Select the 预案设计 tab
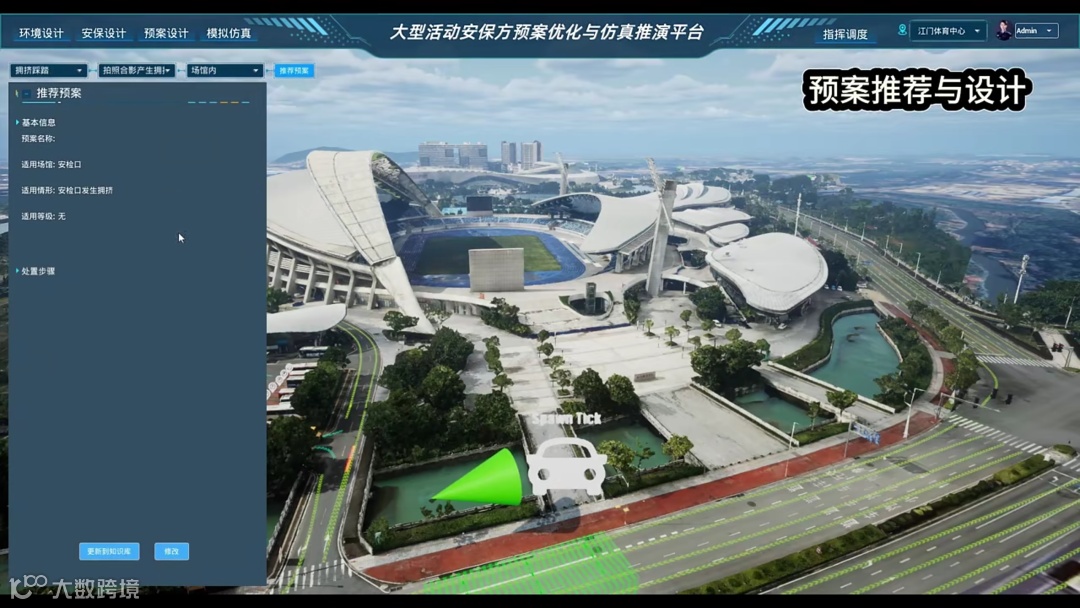The height and width of the screenshot is (608, 1080). [x=166, y=33]
